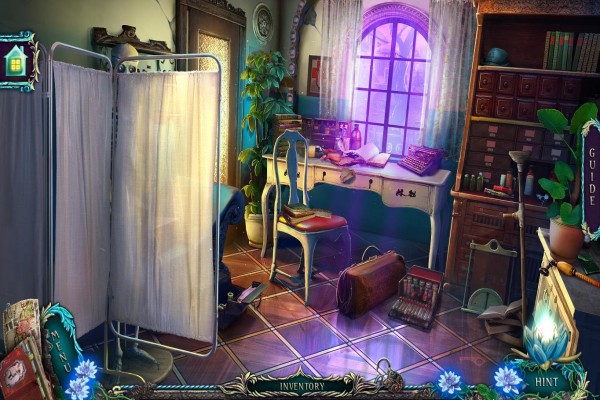Expand the Inventory bar

pos(300,382)
